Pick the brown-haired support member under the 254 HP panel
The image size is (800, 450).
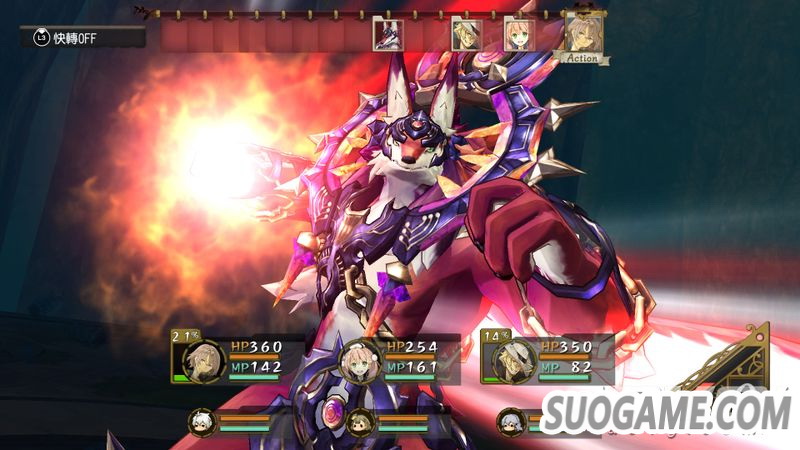(358, 422)
